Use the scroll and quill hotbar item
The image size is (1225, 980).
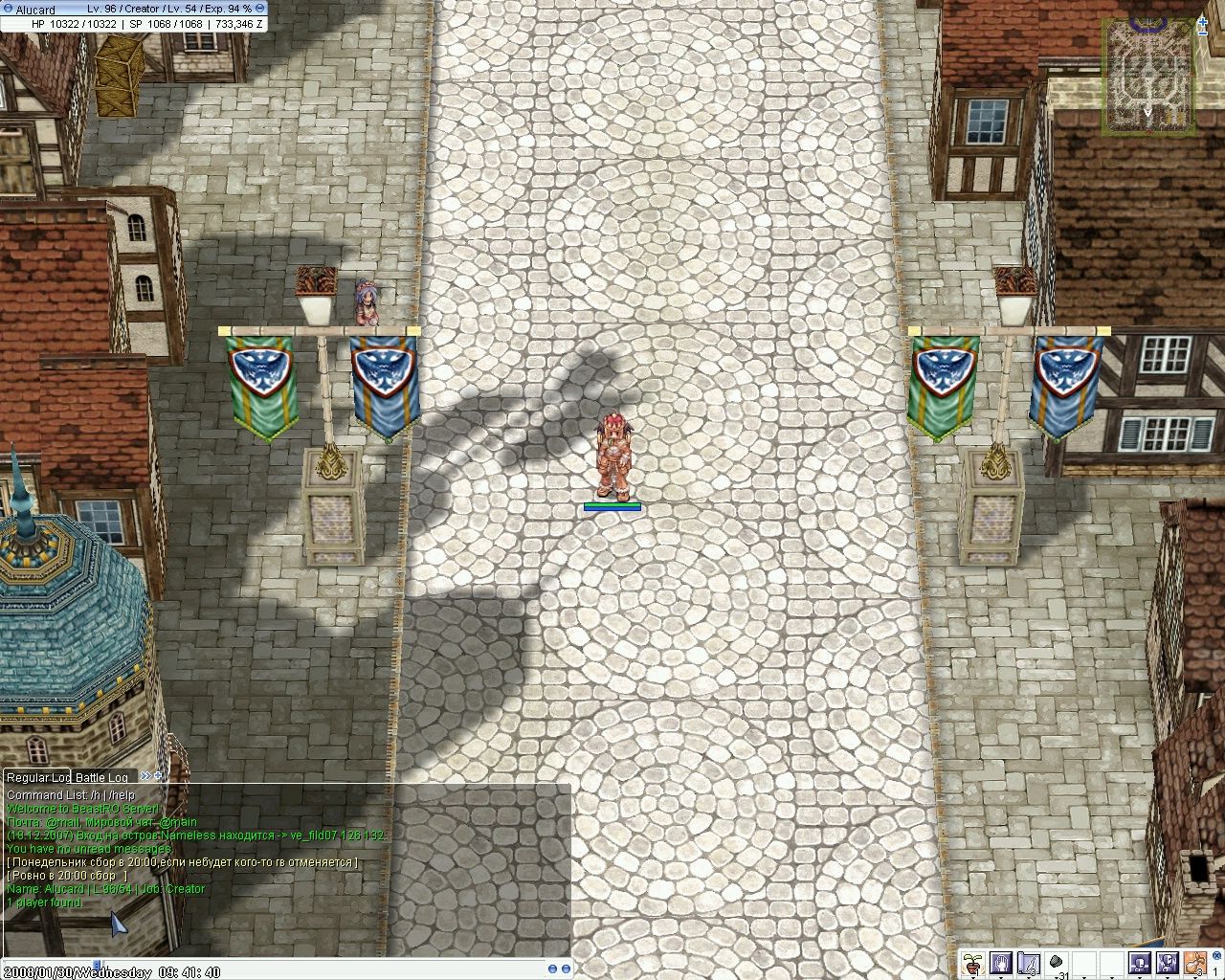[x=1029, y=961]
